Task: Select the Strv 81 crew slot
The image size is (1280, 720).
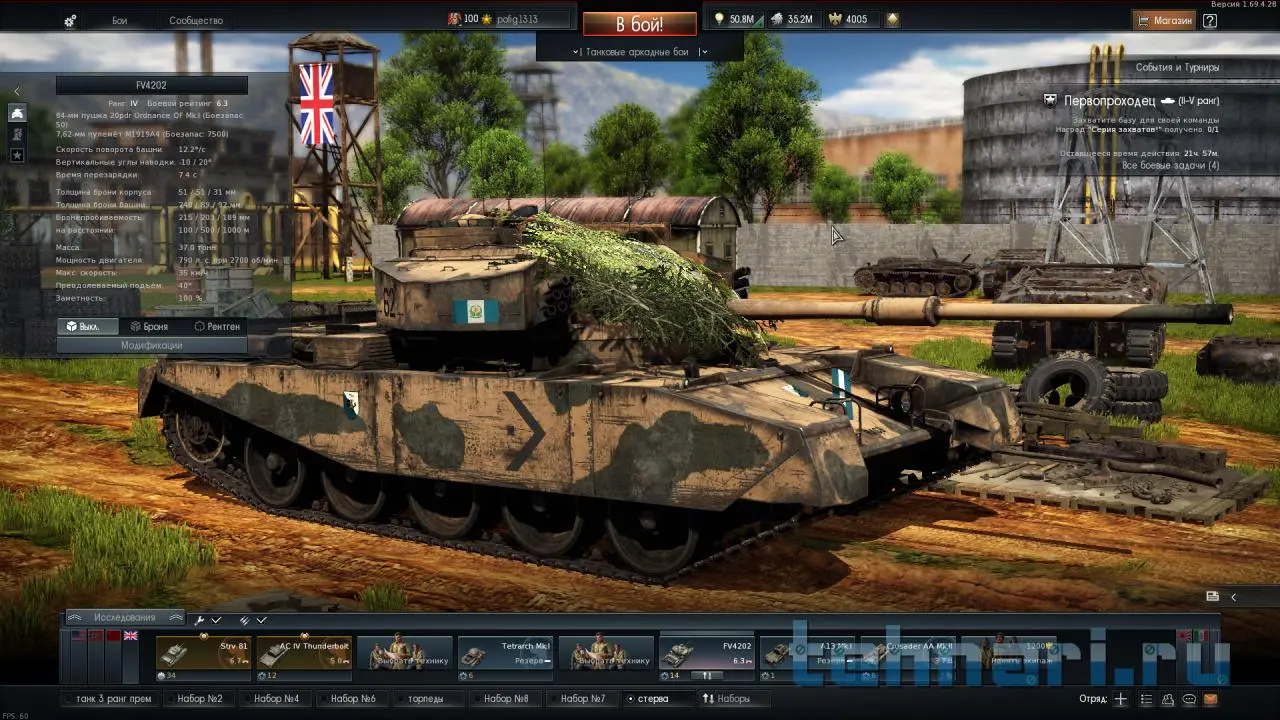Action: [203, 654]
